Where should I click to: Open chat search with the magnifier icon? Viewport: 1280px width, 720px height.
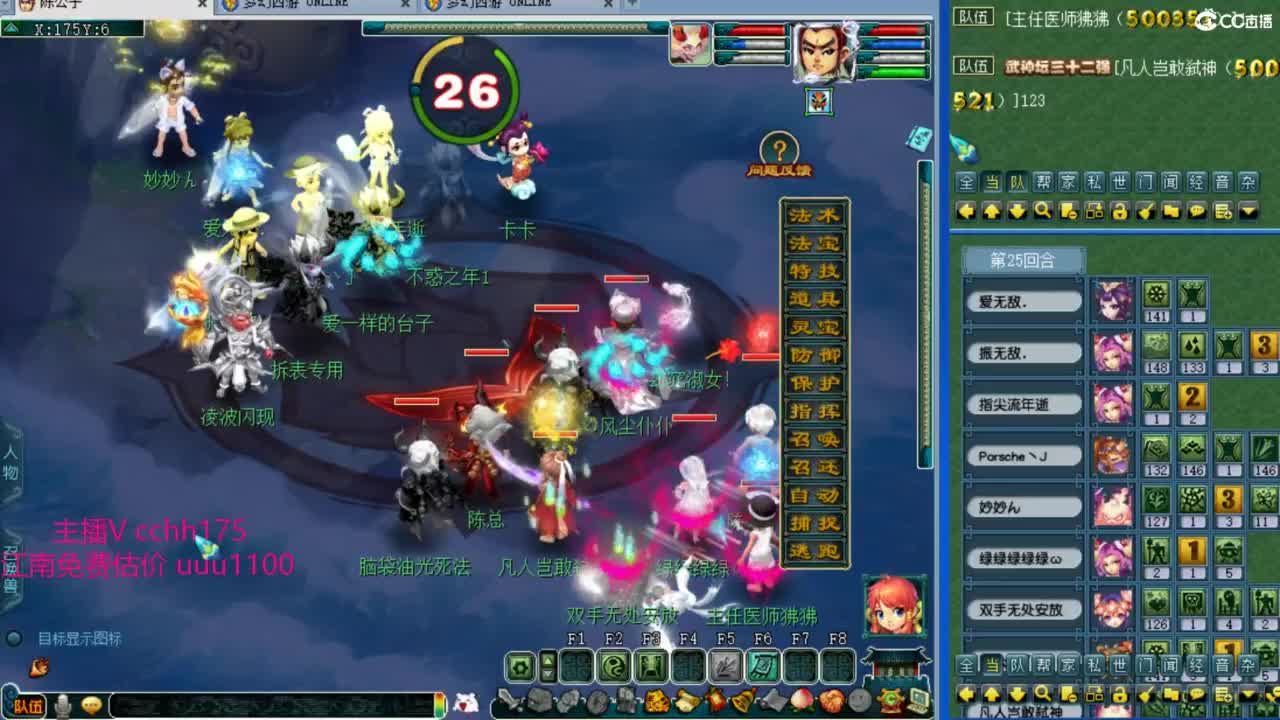point(1044,210)
